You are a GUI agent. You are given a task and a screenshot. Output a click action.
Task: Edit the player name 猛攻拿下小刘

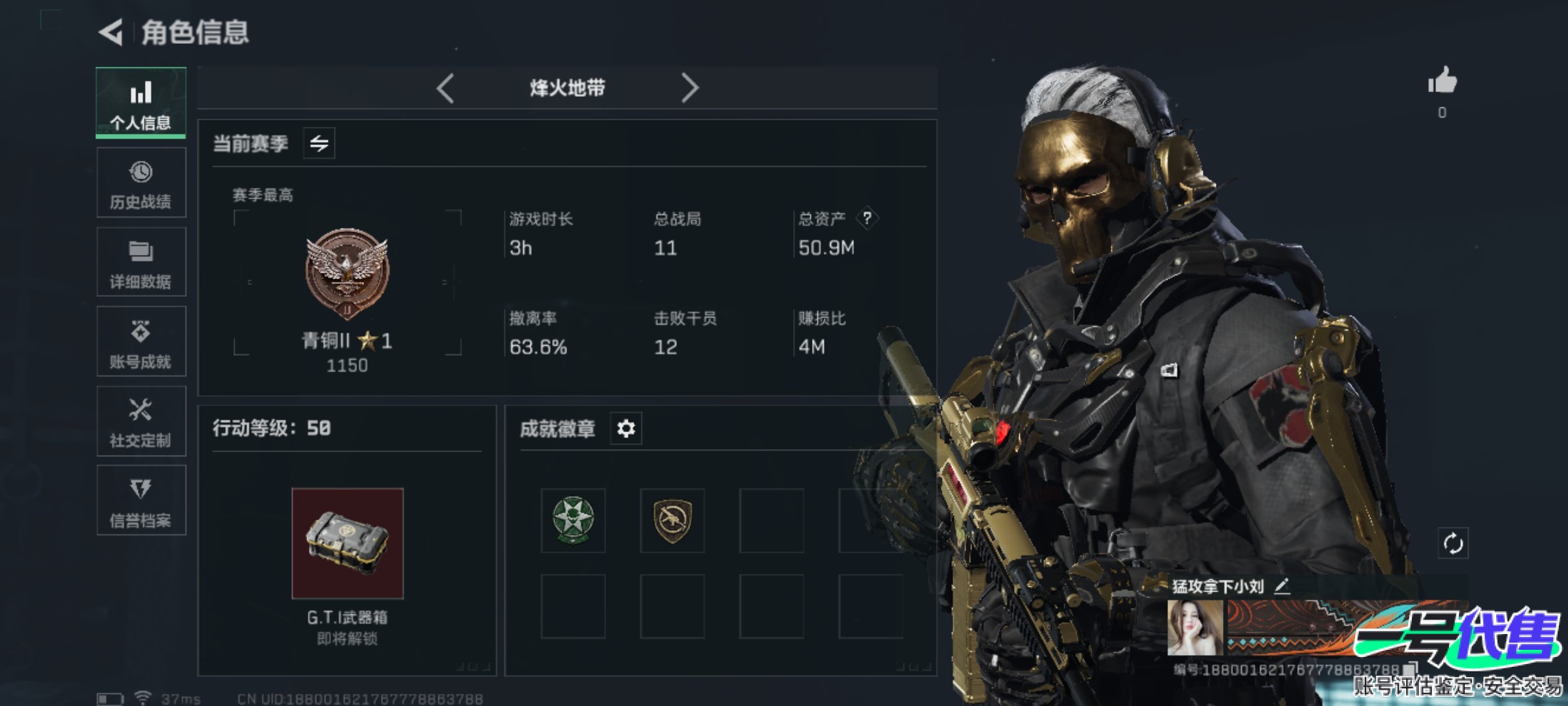click(1282, 586)
